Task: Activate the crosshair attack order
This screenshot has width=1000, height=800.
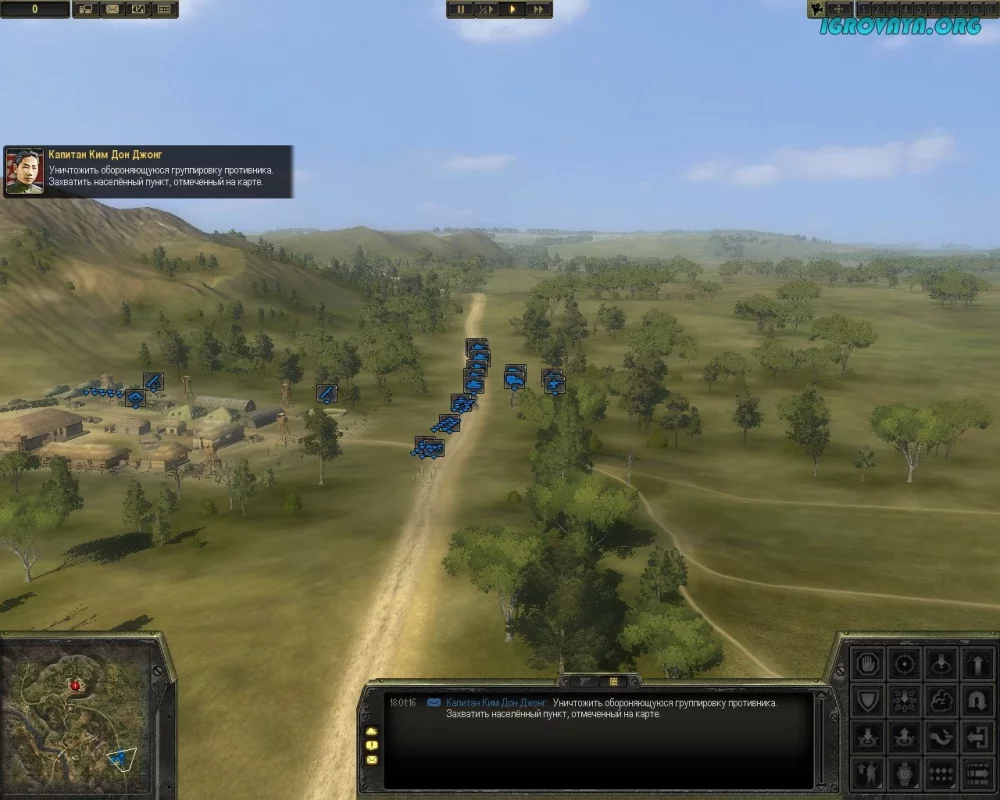Action: [x=905, y=663]
